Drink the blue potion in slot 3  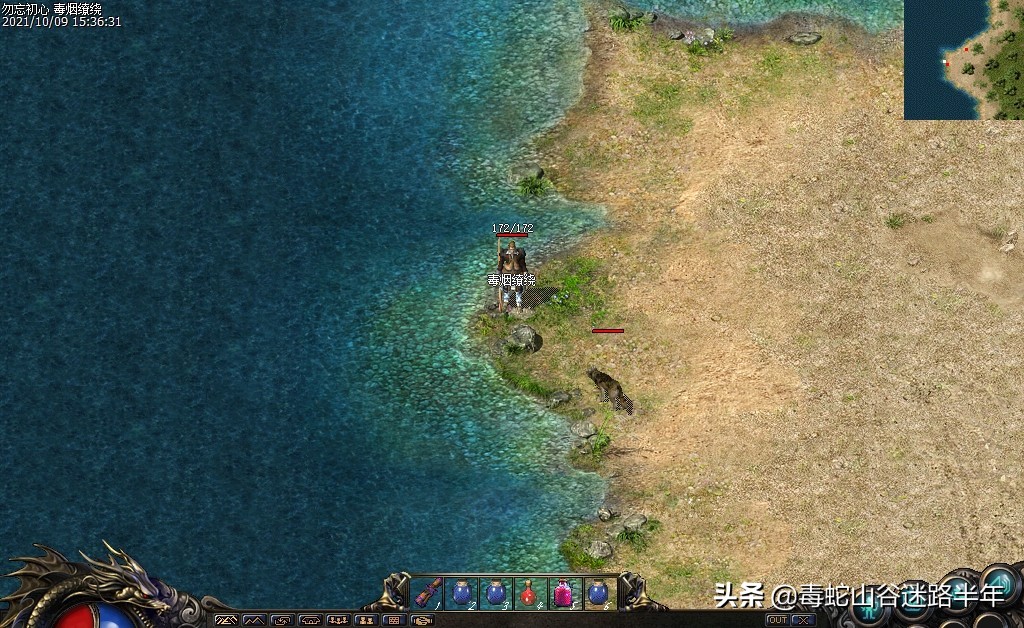(495, 593)
